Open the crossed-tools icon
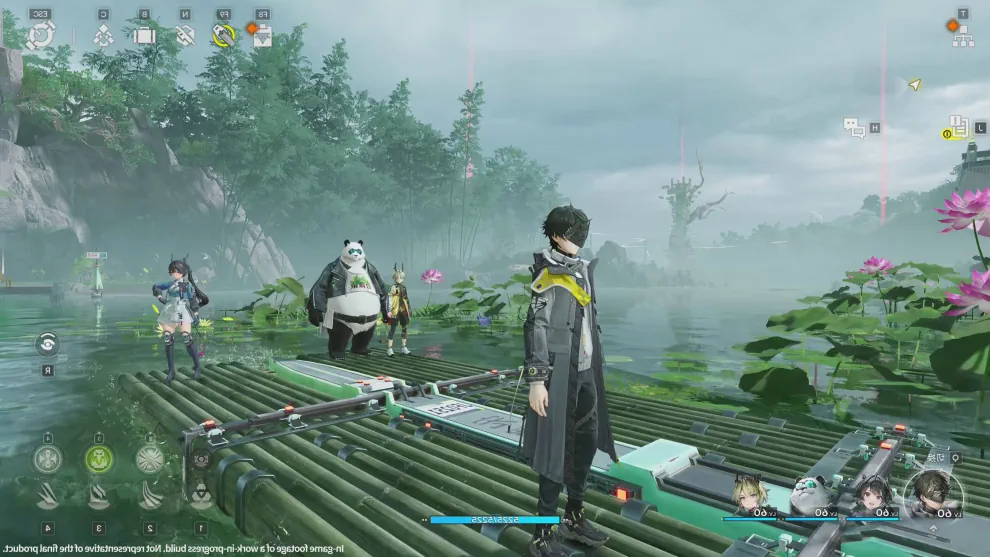The width and height of the screenshot is (990, 557). 185,36
